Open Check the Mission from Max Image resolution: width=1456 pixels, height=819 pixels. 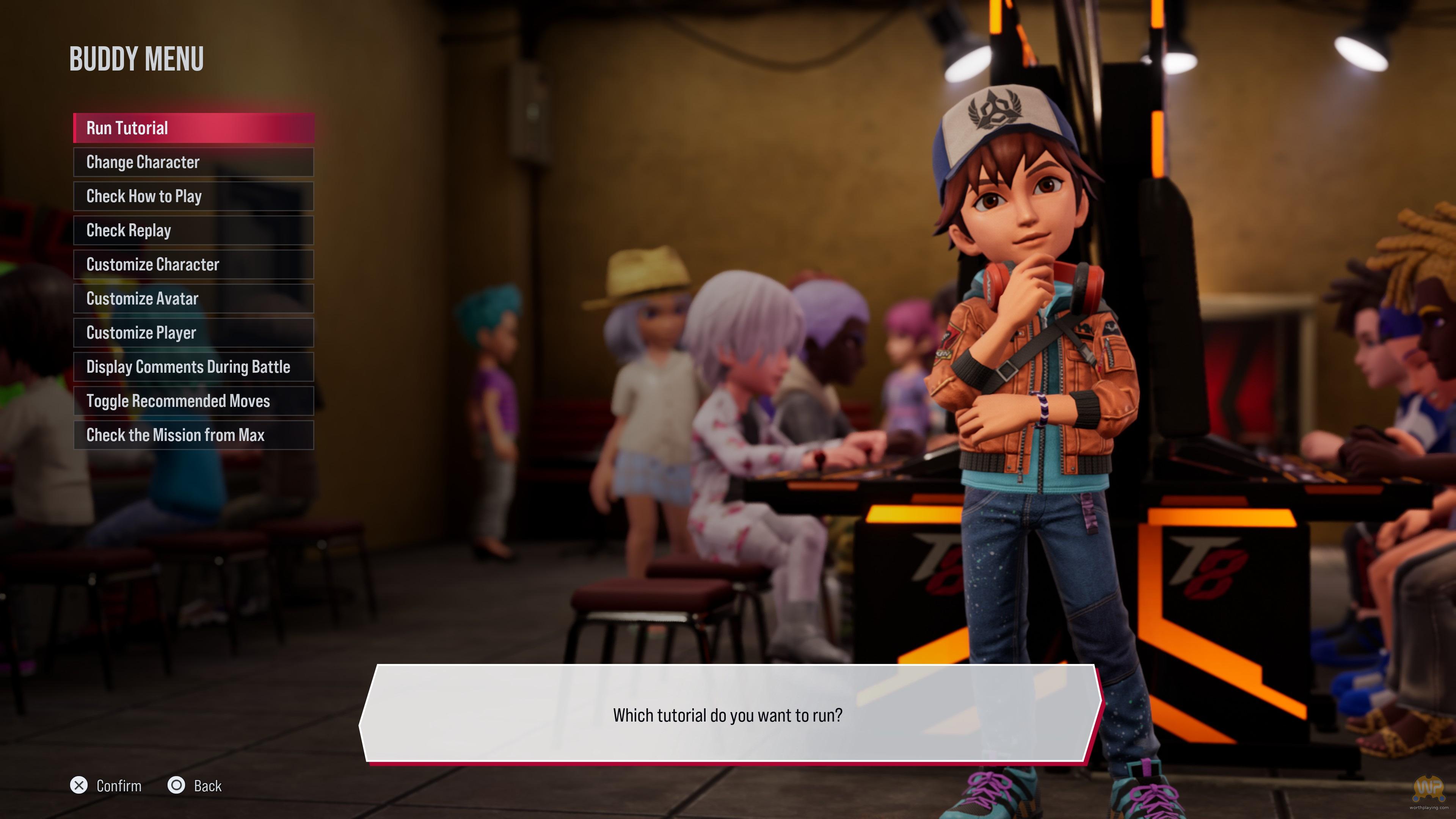(x=193, y=435)
